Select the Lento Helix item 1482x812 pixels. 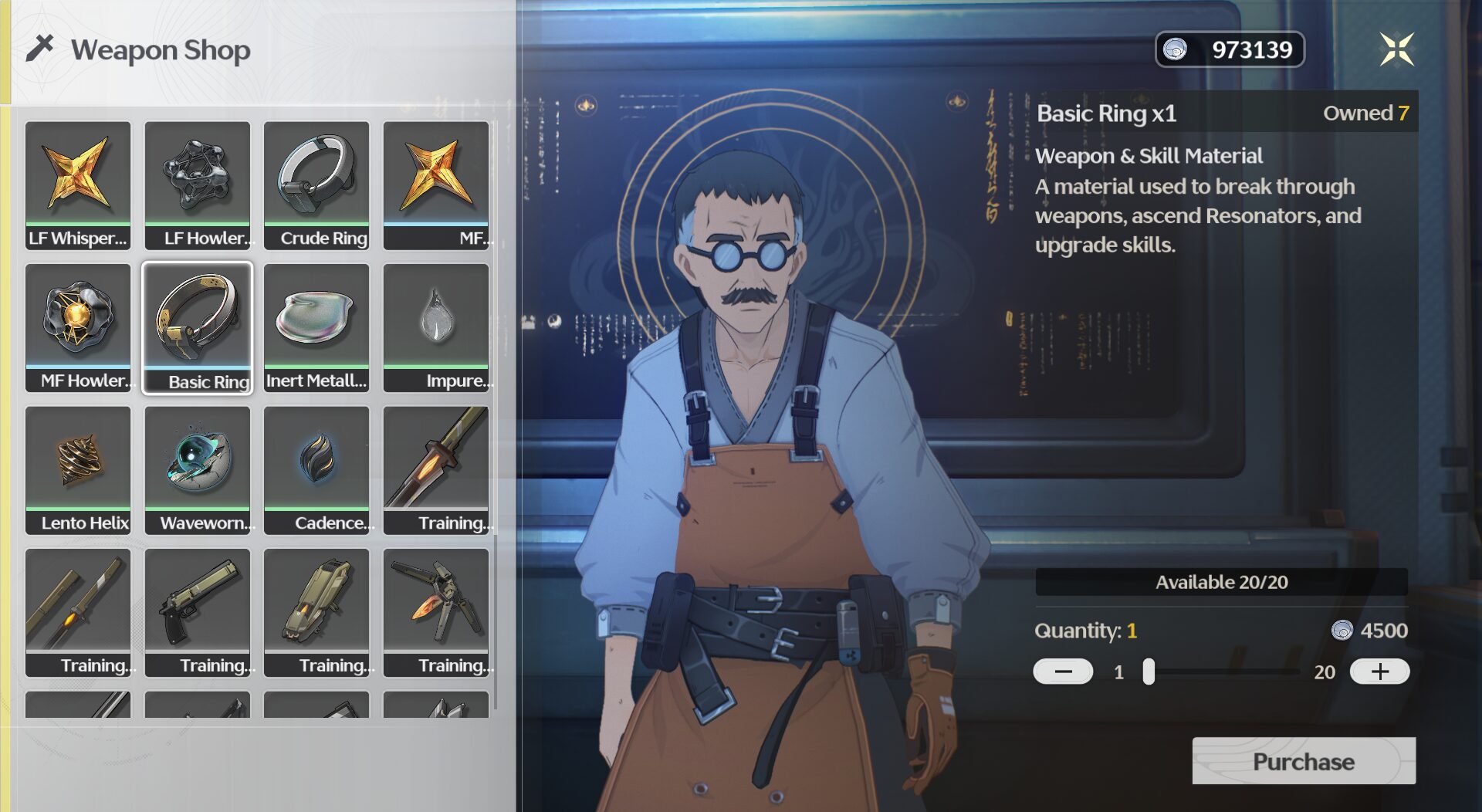click(x=78, y=469)
